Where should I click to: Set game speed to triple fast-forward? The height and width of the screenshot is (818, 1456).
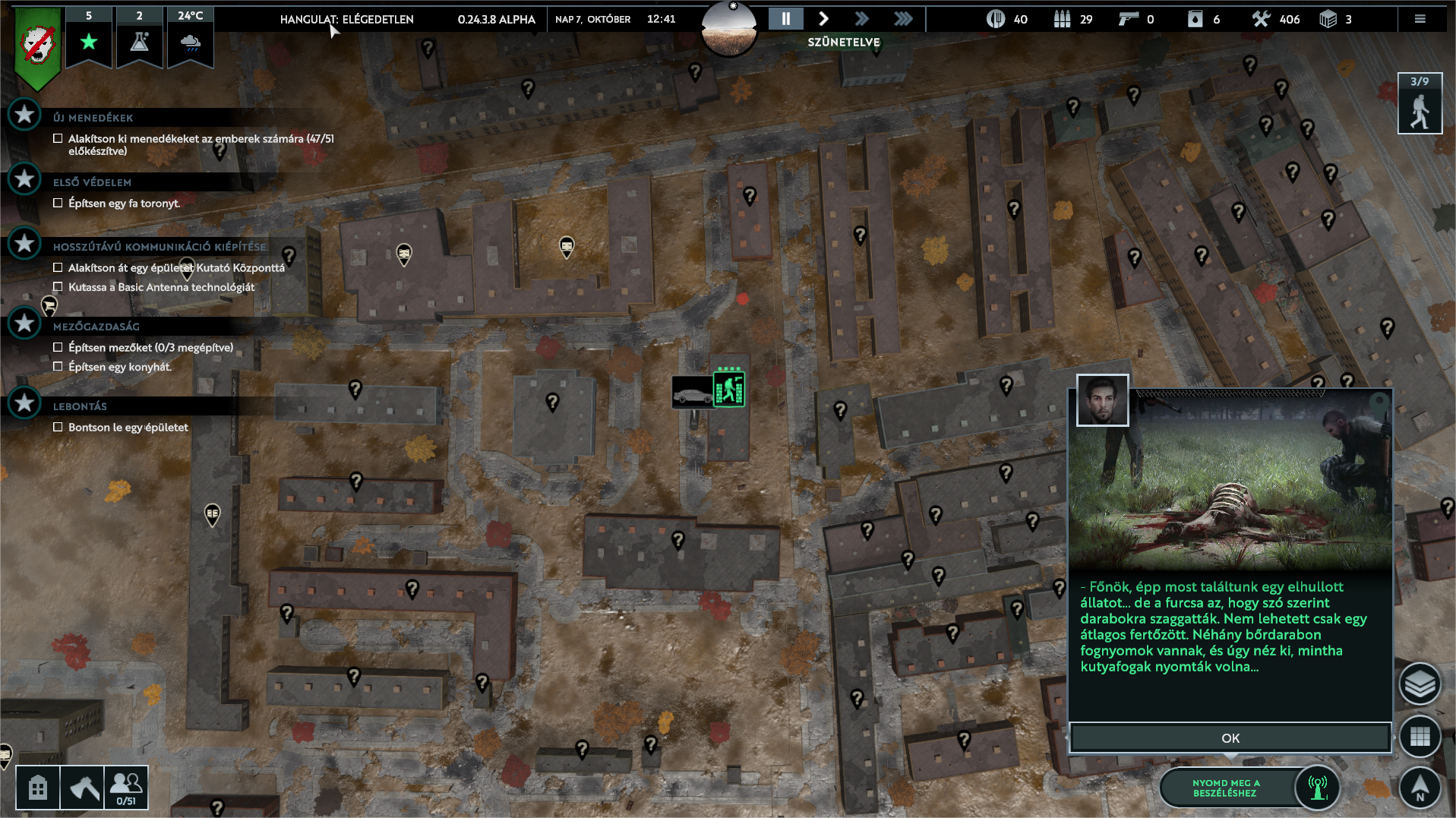[903, 19]
